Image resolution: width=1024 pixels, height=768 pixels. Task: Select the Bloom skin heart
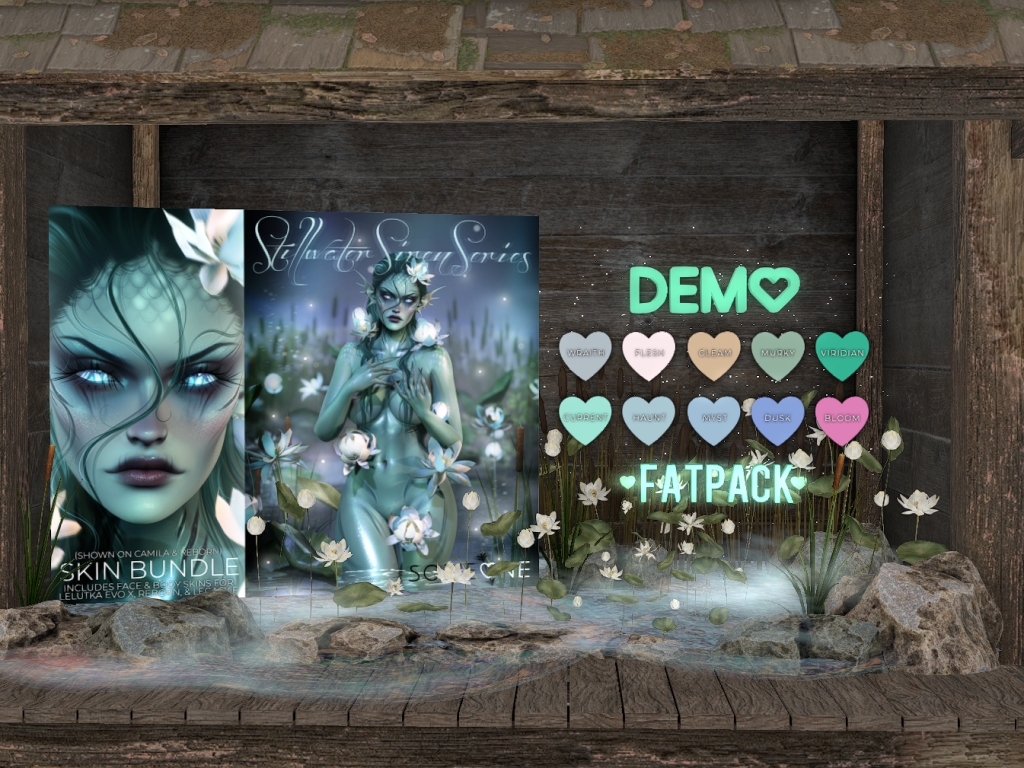click(x=841, y=419)
